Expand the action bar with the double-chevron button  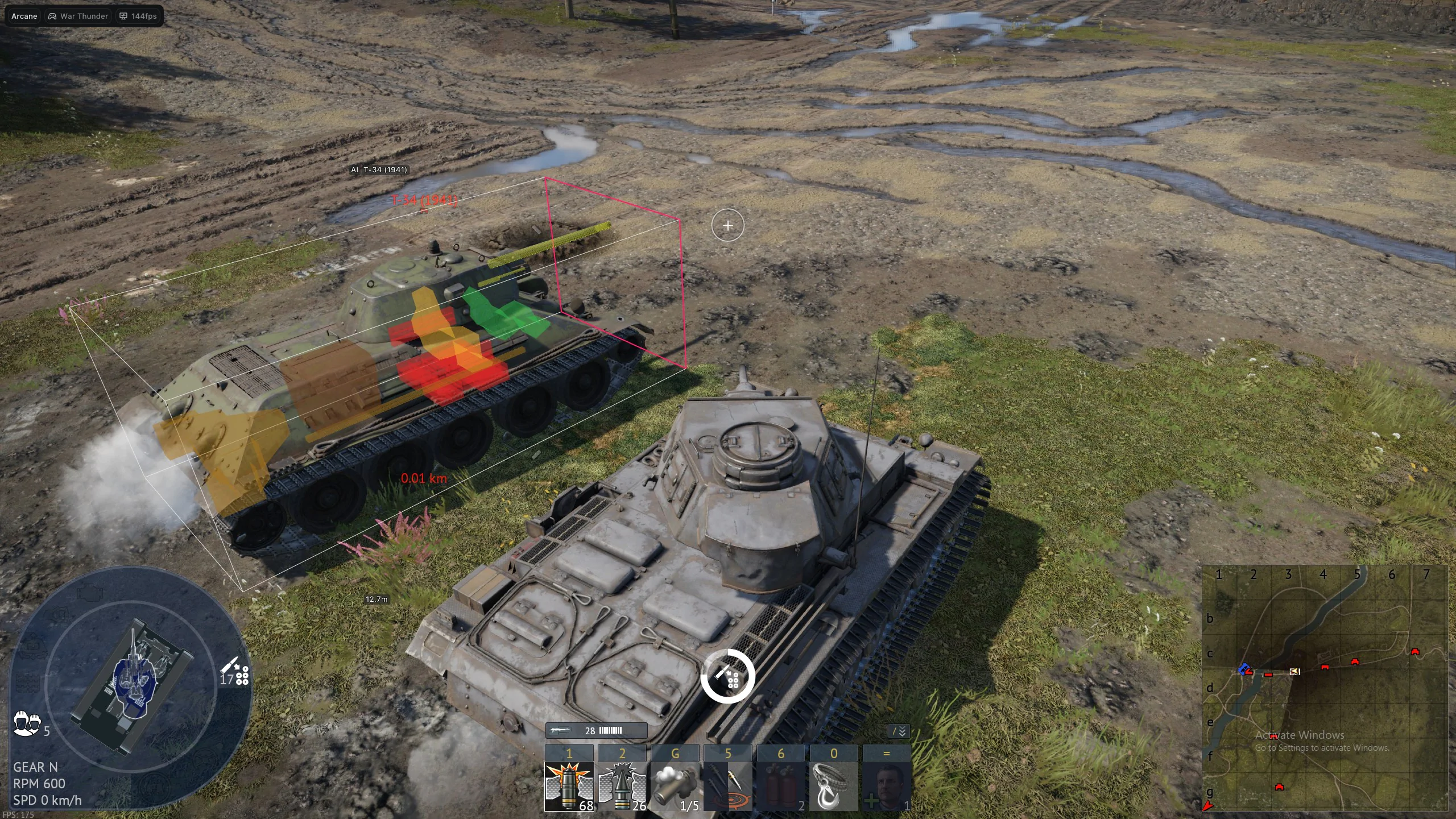point(899,731)
